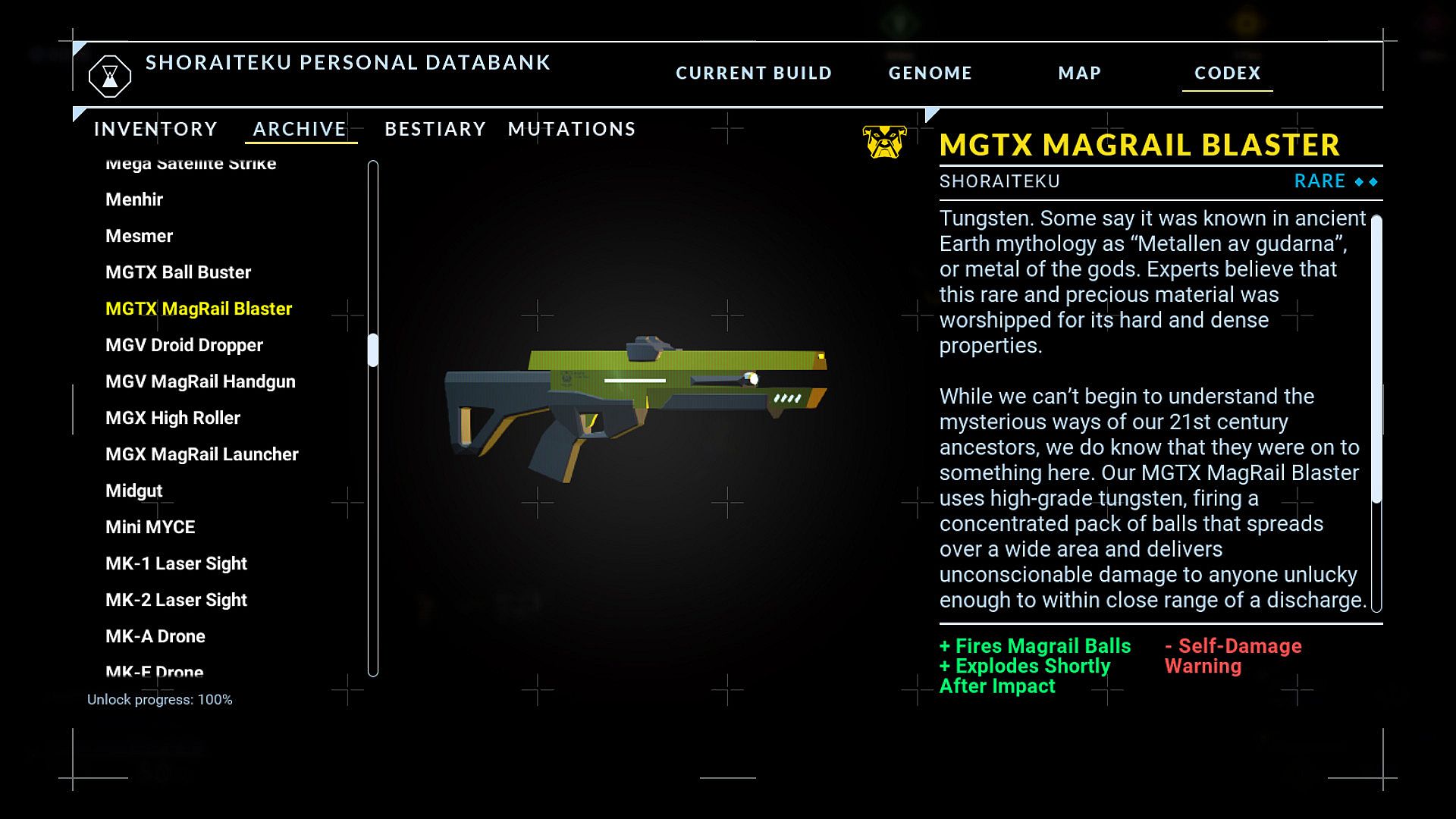Image resolution: width=1456 pixels, height=819 pixels.
Task: Click the archive list scrollbar handle
Action: [373, 350]
